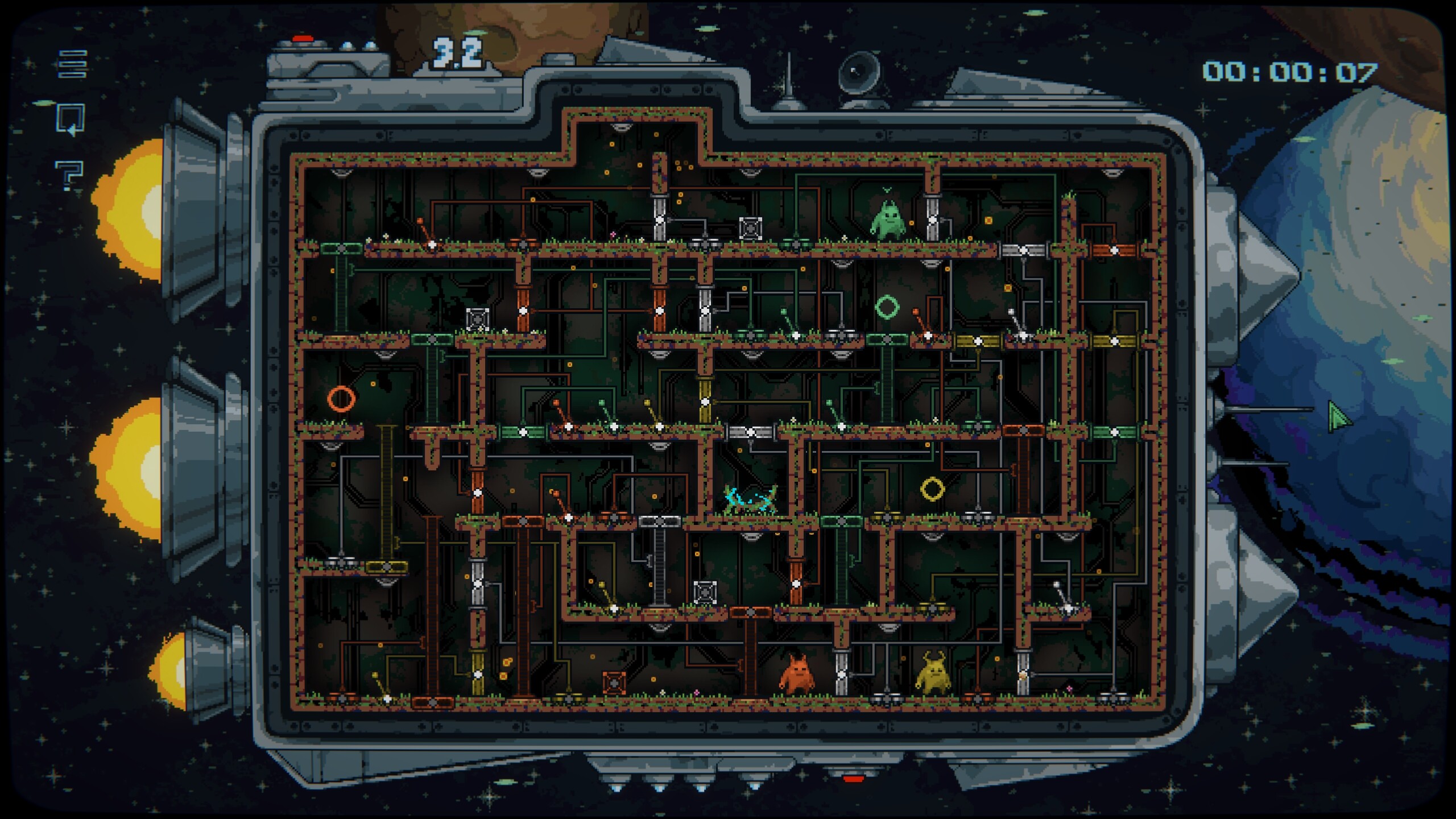Click the chevron marker above the green critter
Image resolution: width=1456 pixels, height=819 pixels.
click(887, 189)
